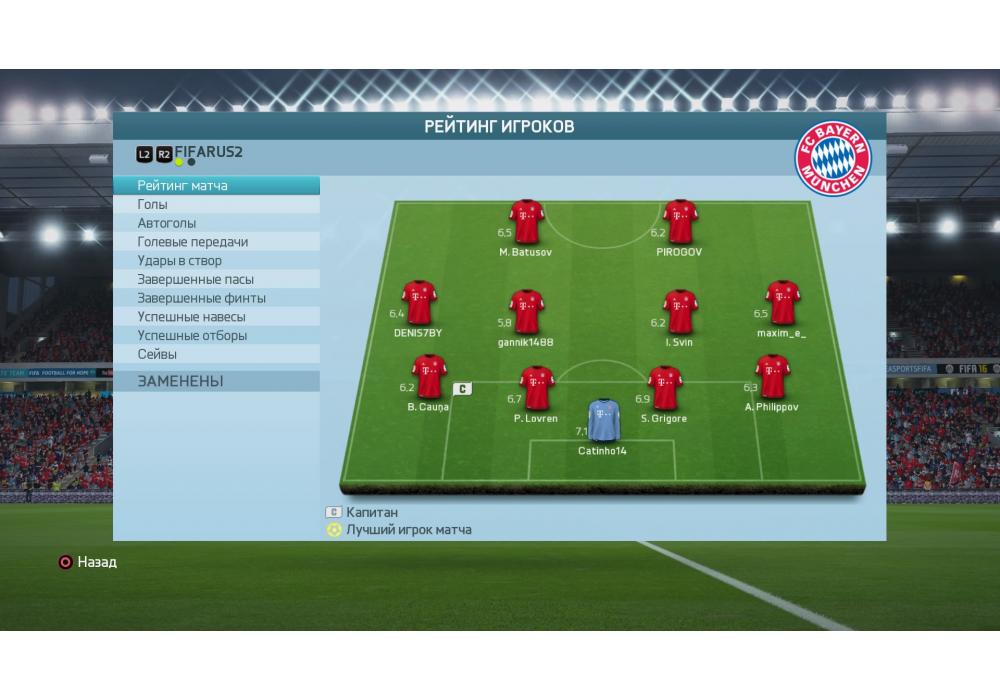The height and width of the screenshot is (700, 1000).
Task: Choose the Голы stat entry
Action: [216, 205]
